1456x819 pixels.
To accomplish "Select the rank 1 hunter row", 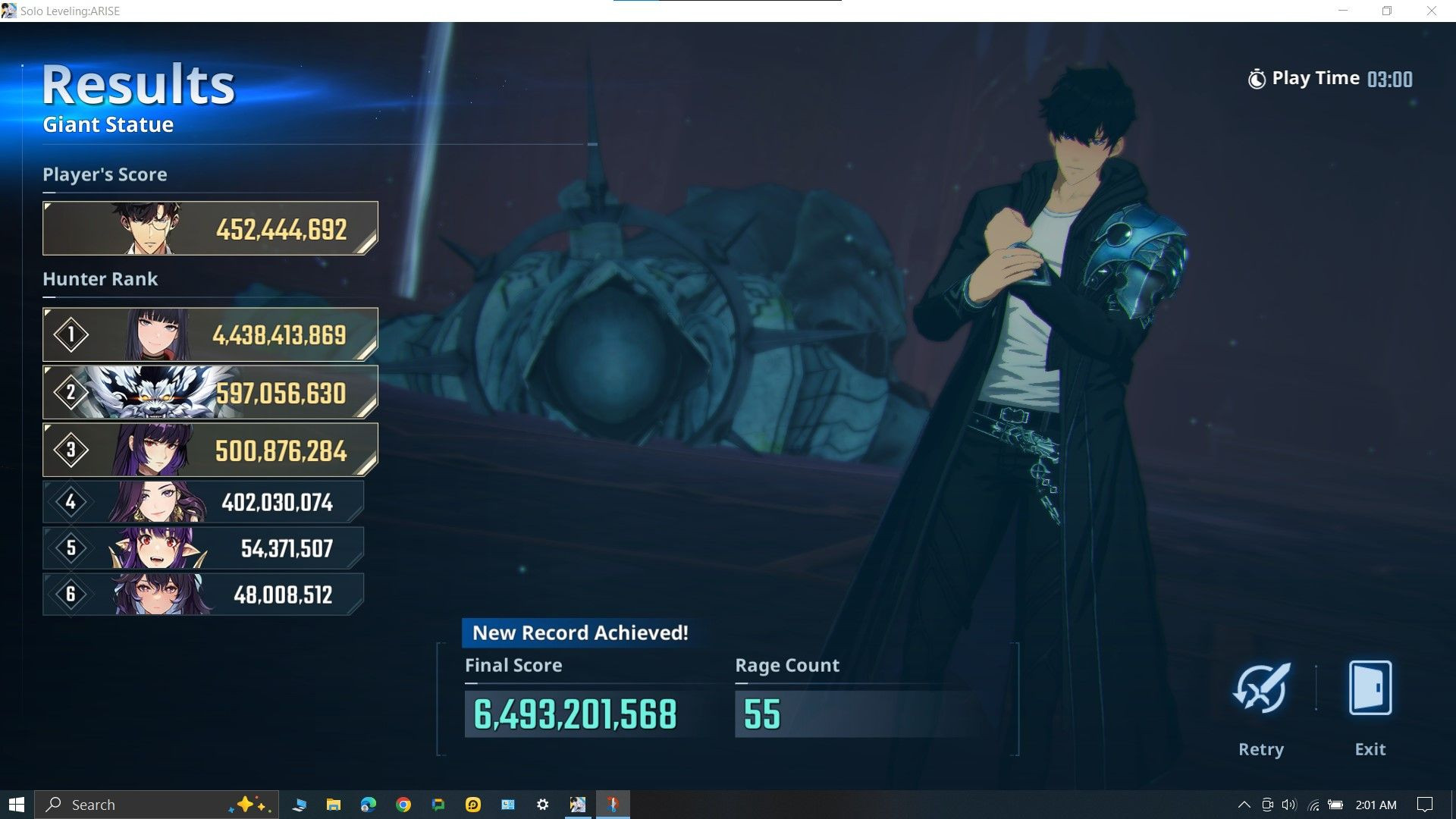I will coord(210,334).
